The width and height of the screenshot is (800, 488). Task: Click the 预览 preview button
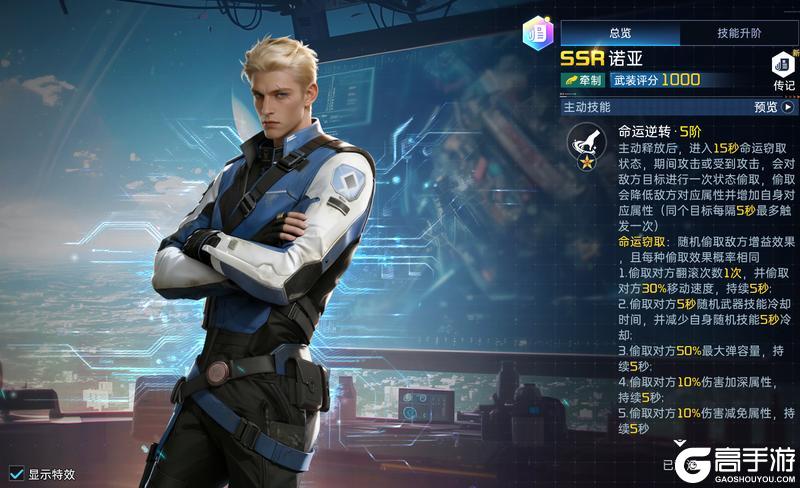pyautogui.click(x=773, y=107)
